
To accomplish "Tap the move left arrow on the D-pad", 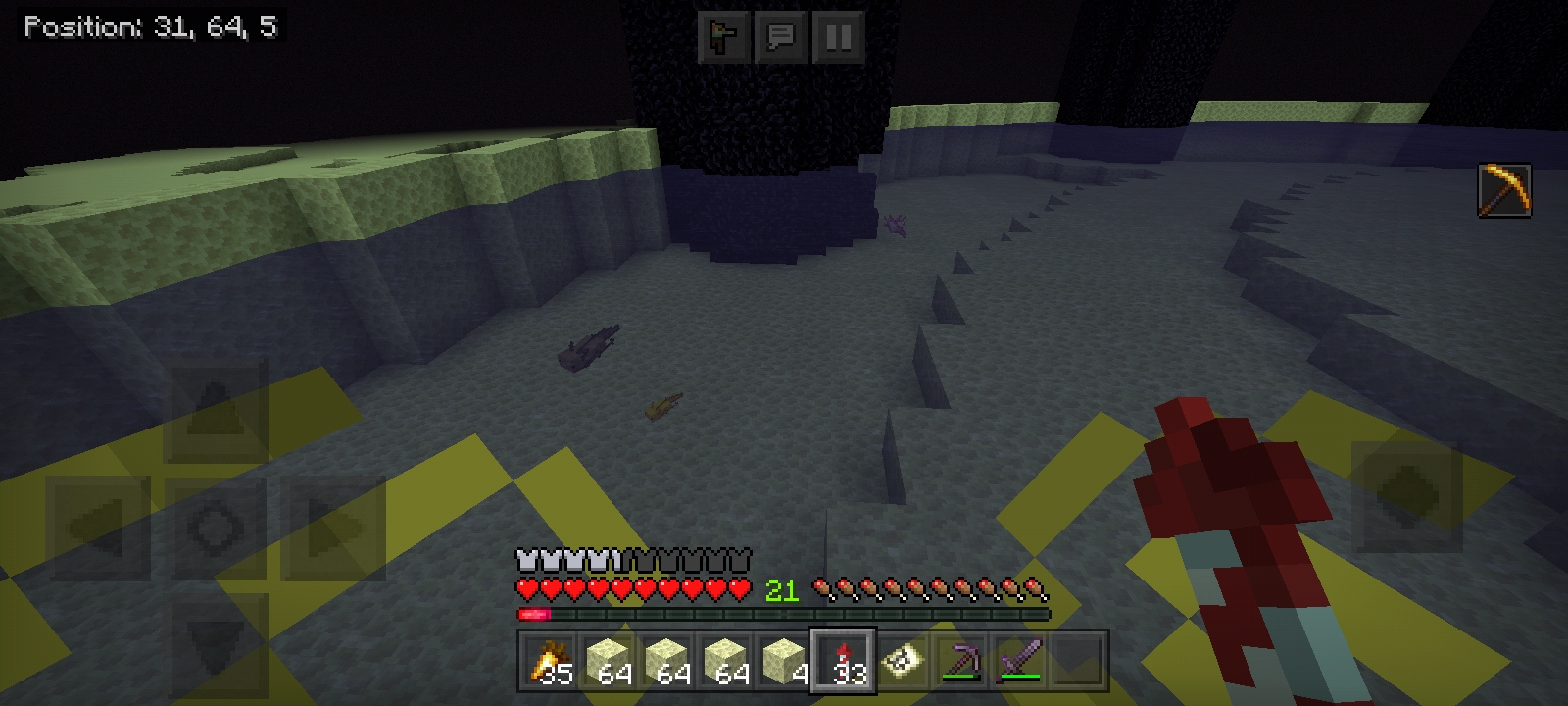I will tap(98, 528).
